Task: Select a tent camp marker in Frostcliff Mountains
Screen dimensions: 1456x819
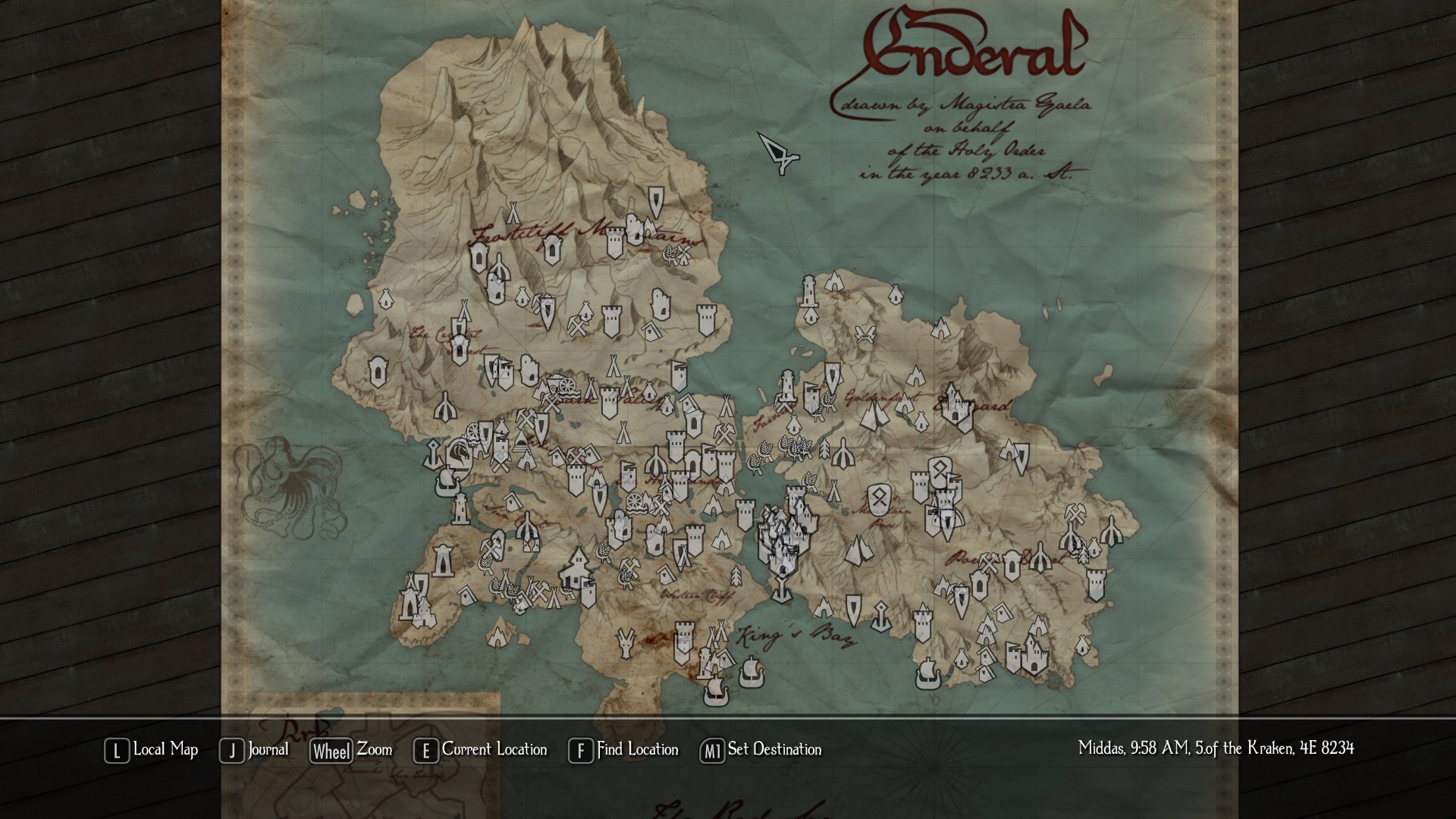Action: tap(513, 213)
